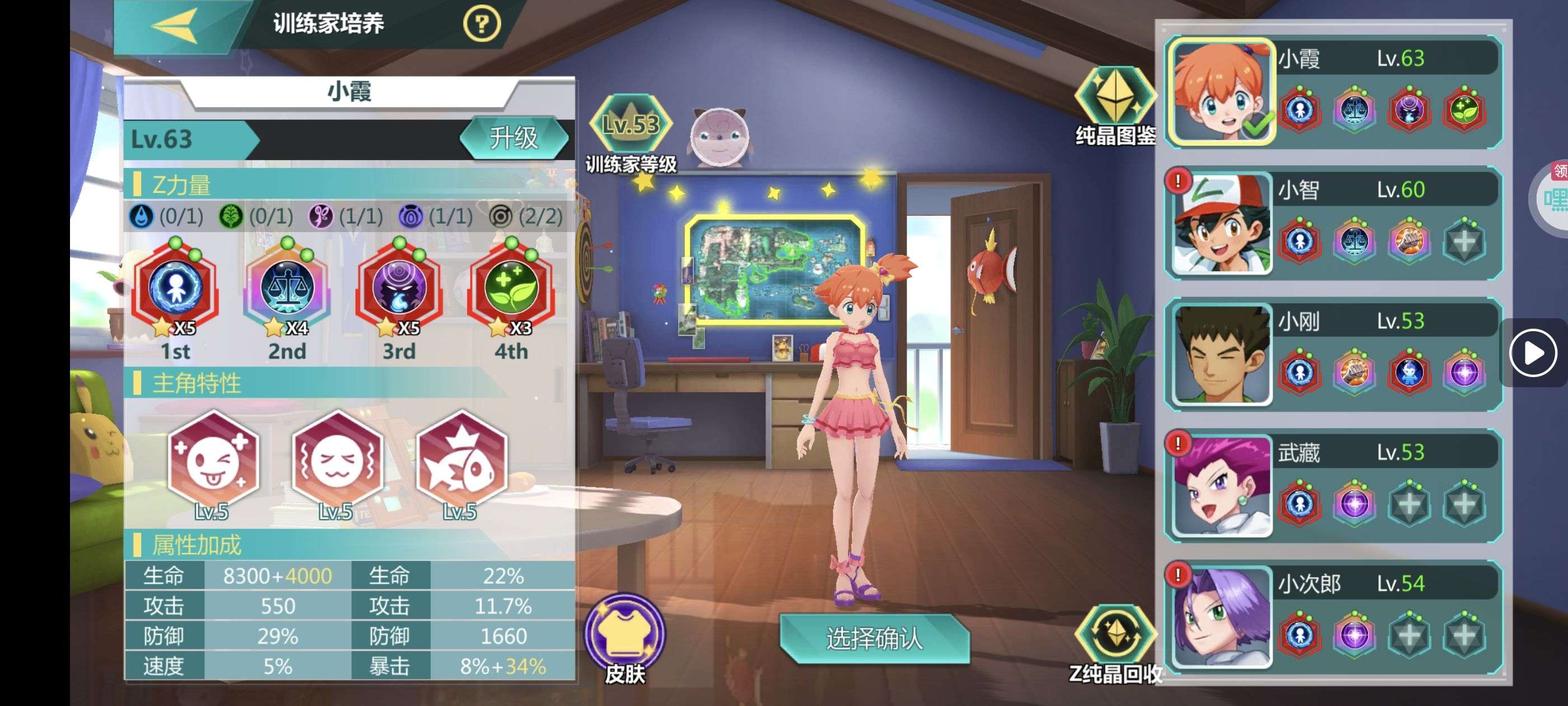Click the white play circle button
The image size is (1568, 706).
pos(1532,352)
